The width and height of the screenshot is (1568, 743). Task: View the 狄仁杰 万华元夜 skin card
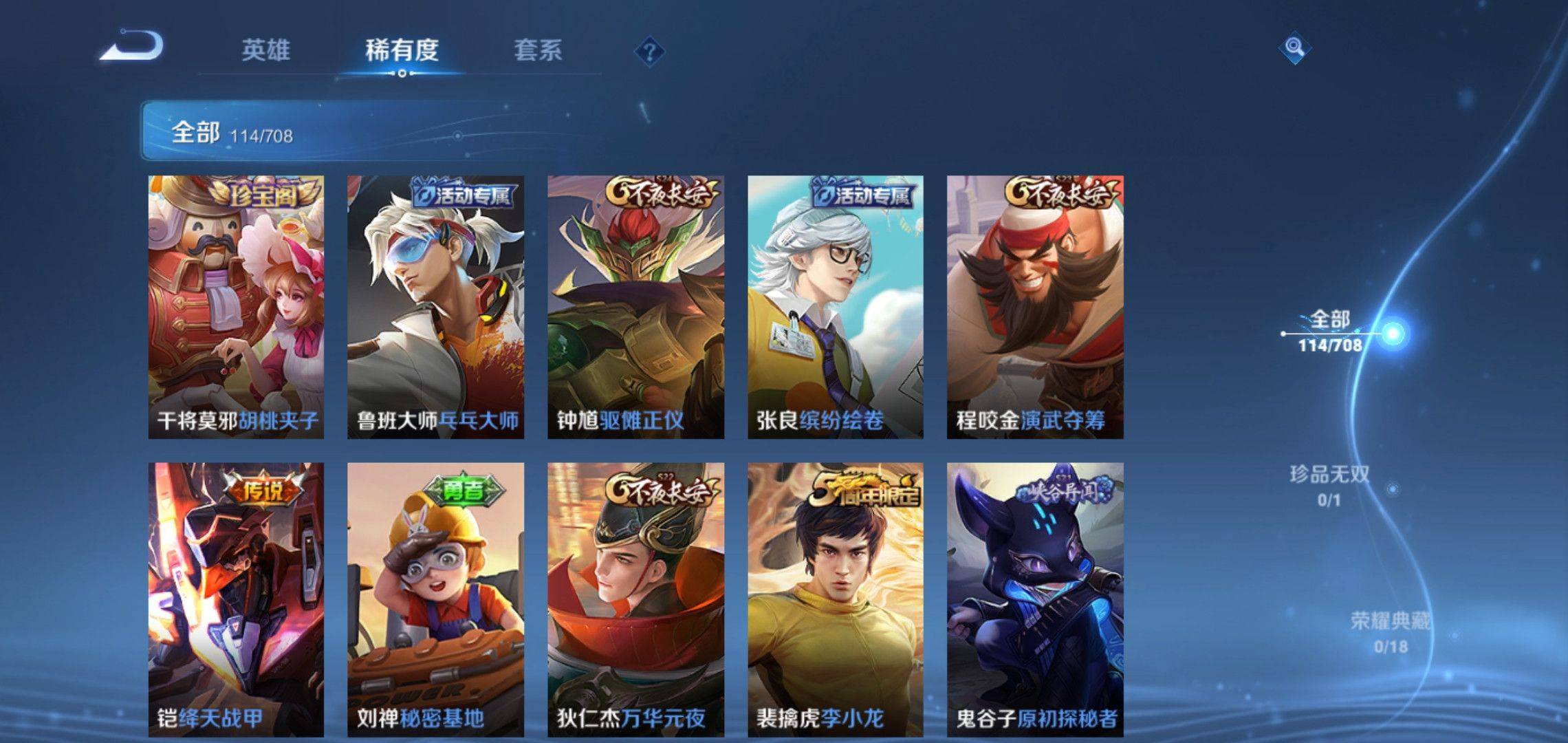[635, 599]
